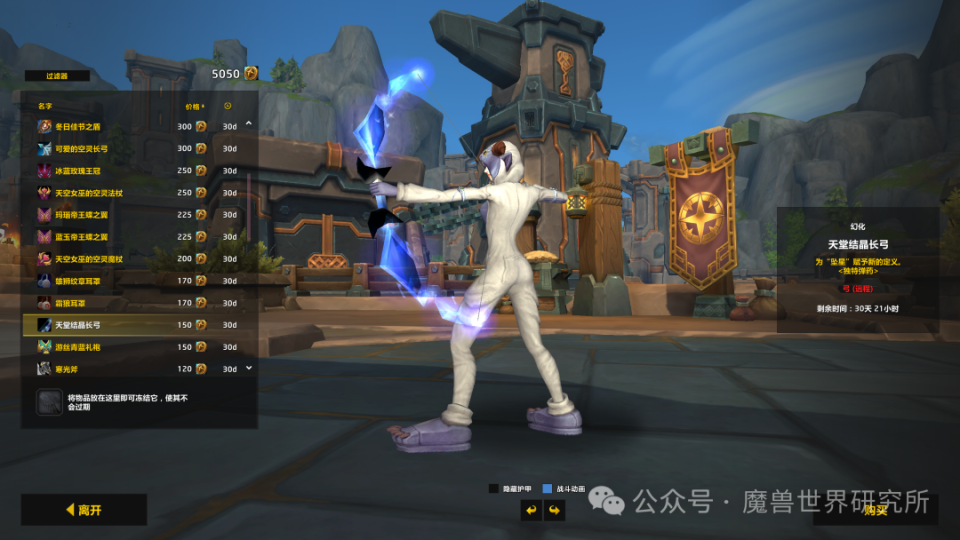
Task: Click the empty freeze item slot
Action: pos(50,402)
